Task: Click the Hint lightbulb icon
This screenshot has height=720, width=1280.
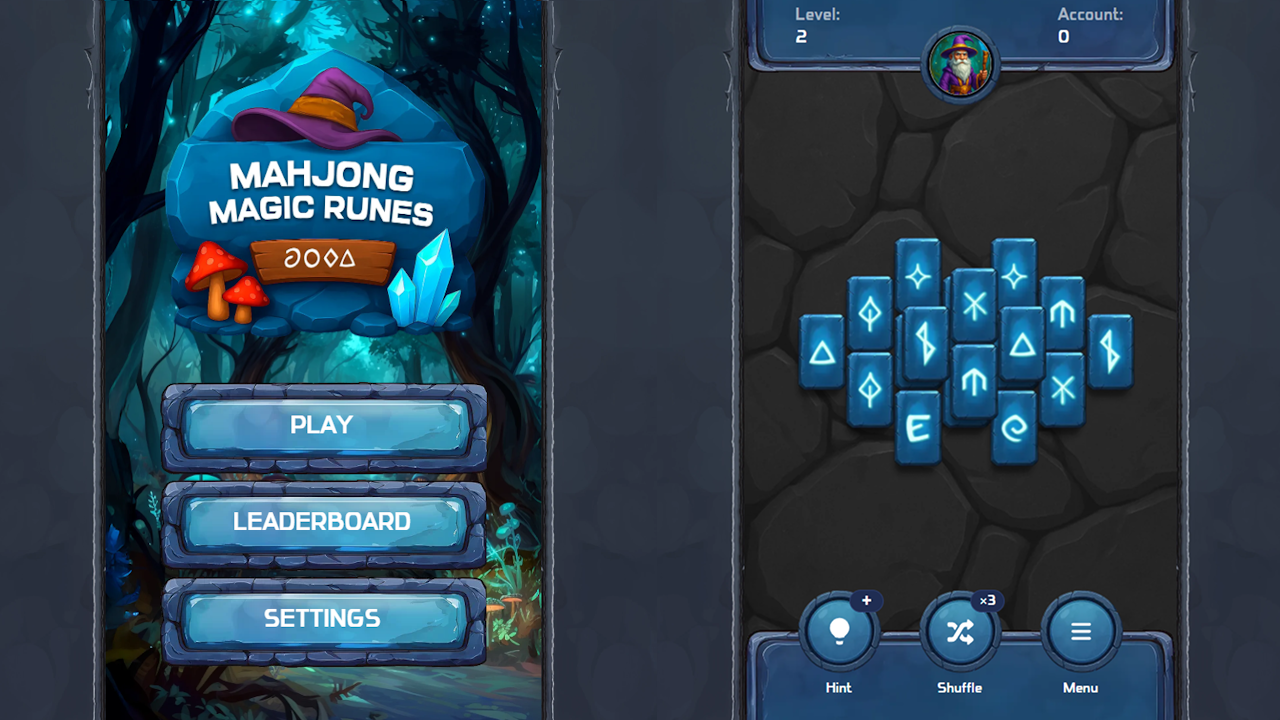Action: coord(839,628)
